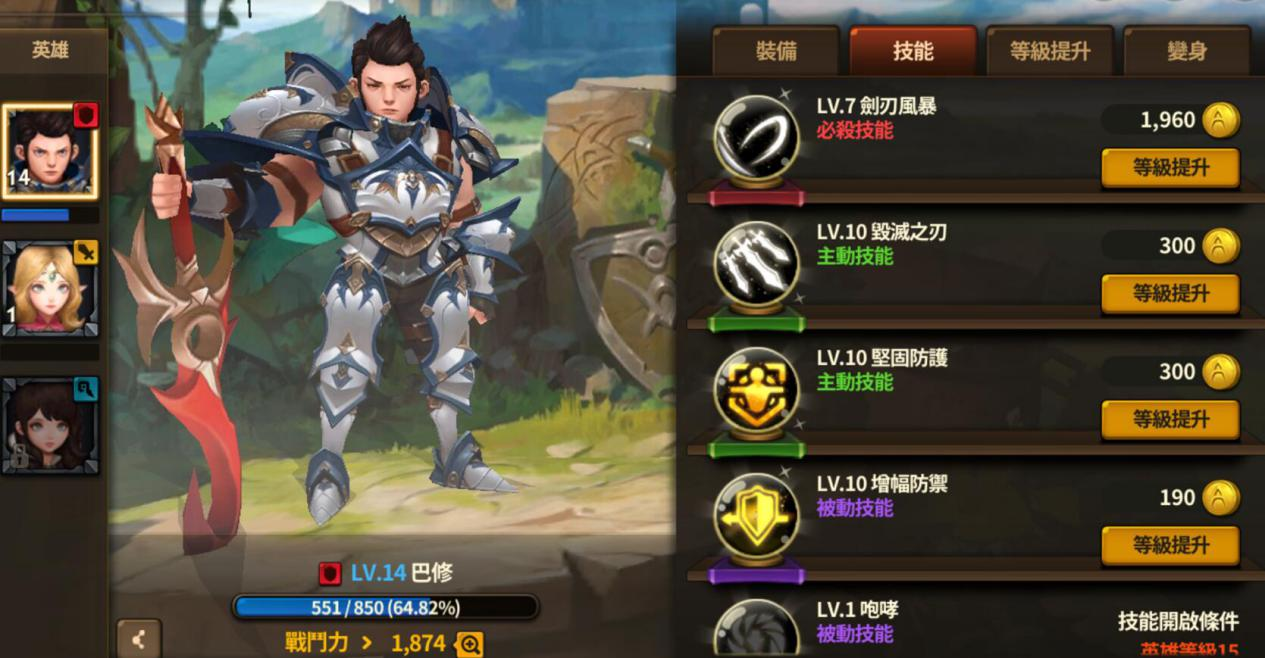Inspect the 增幅防禦 shield skill icon
This screenshot has height=658, width=1265.
(756, 517)
